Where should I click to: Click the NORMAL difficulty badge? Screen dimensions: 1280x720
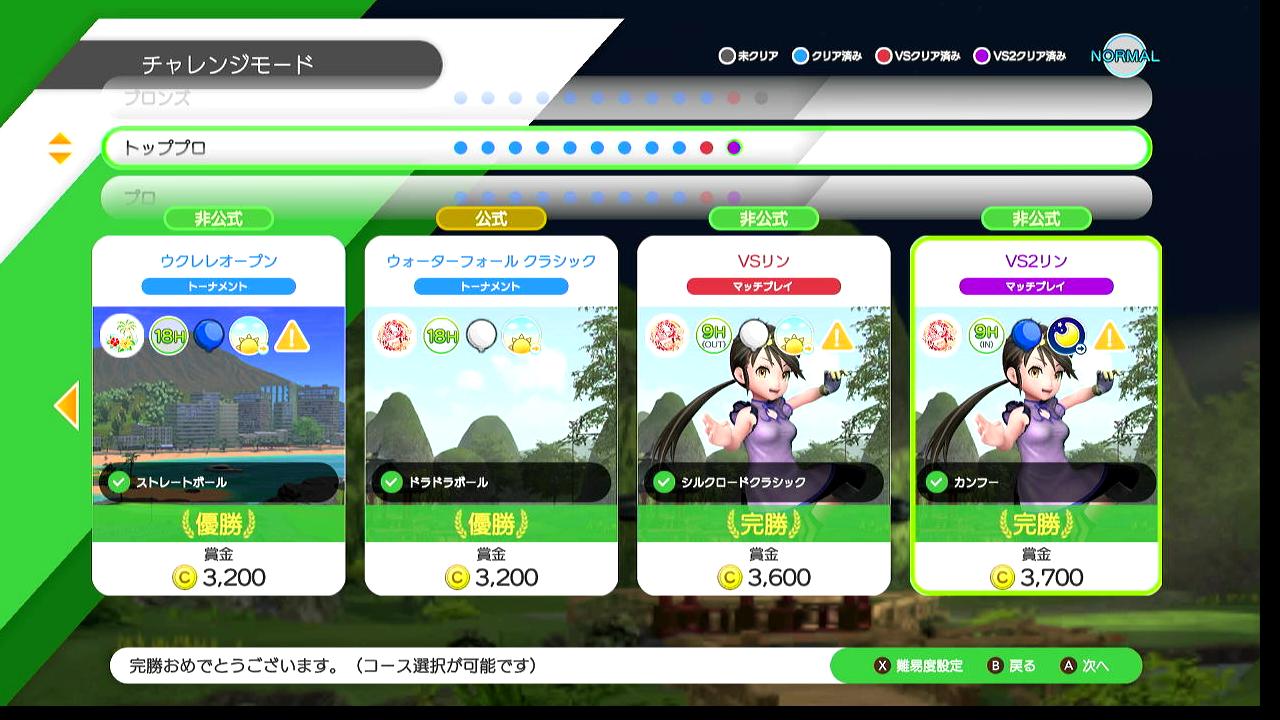point(1124,56)
